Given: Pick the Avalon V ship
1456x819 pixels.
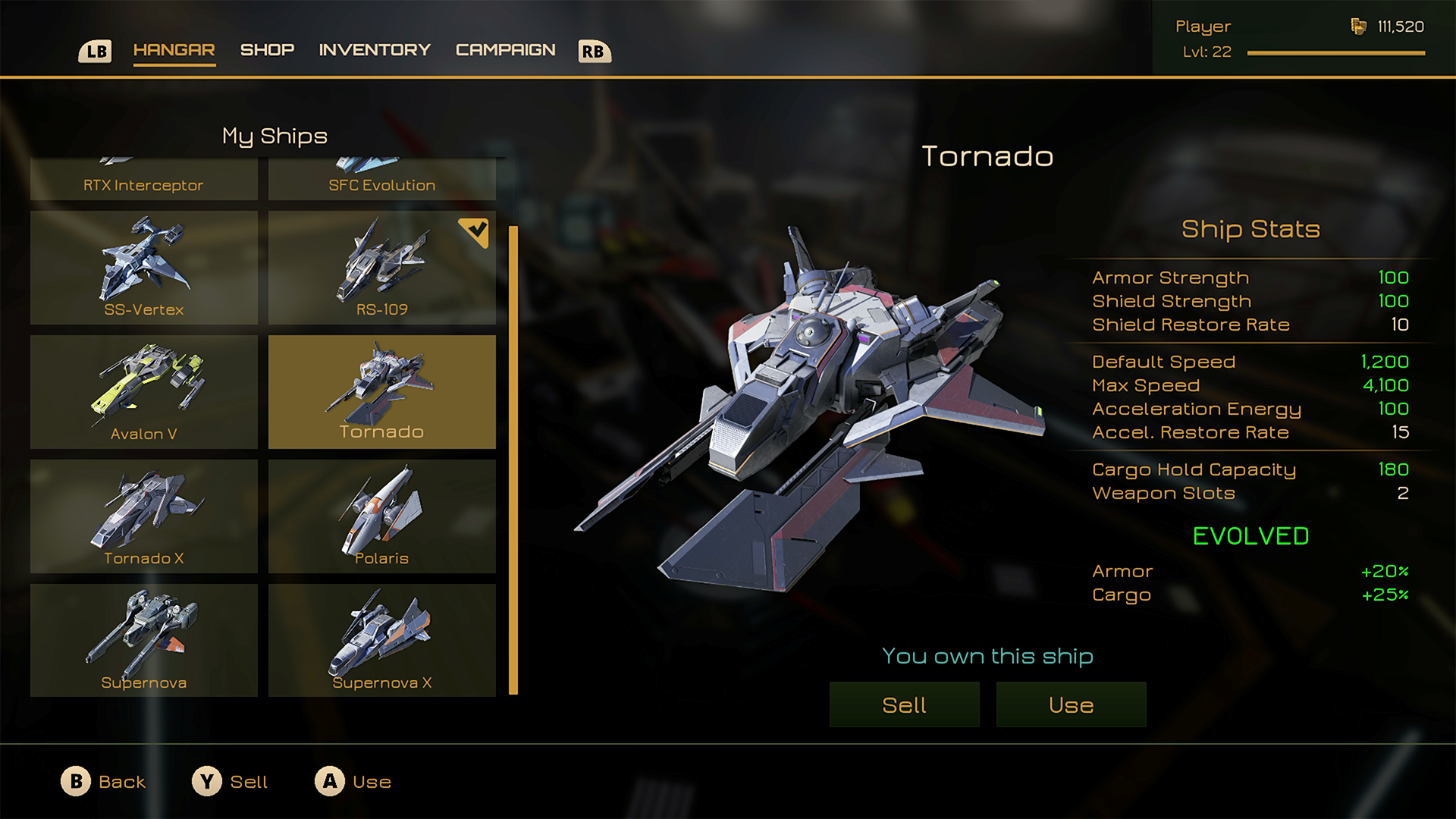Looking at the screenshot, I should click(144, 392).
